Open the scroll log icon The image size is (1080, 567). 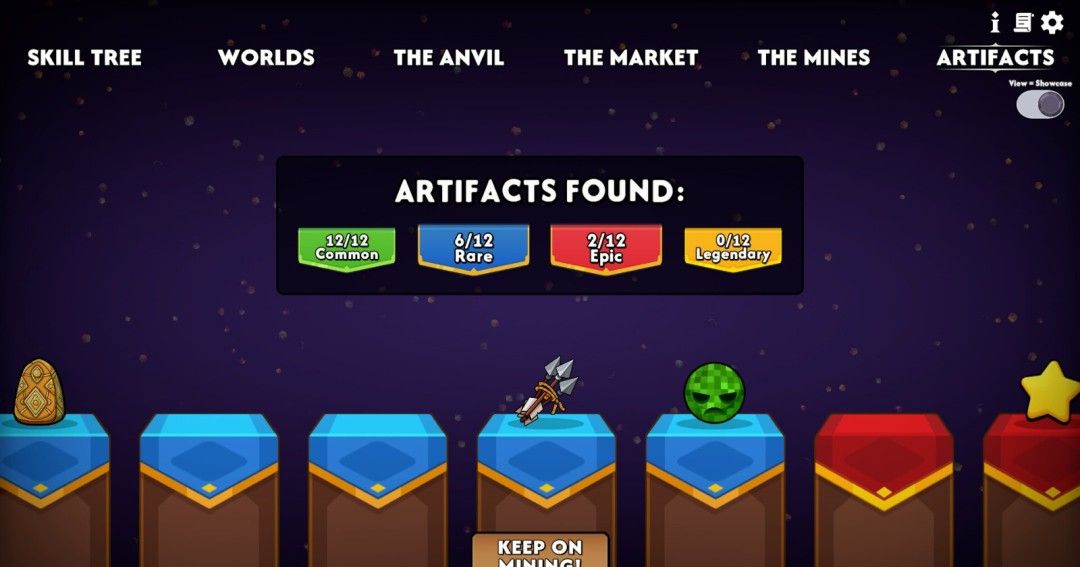(1023, 22)
